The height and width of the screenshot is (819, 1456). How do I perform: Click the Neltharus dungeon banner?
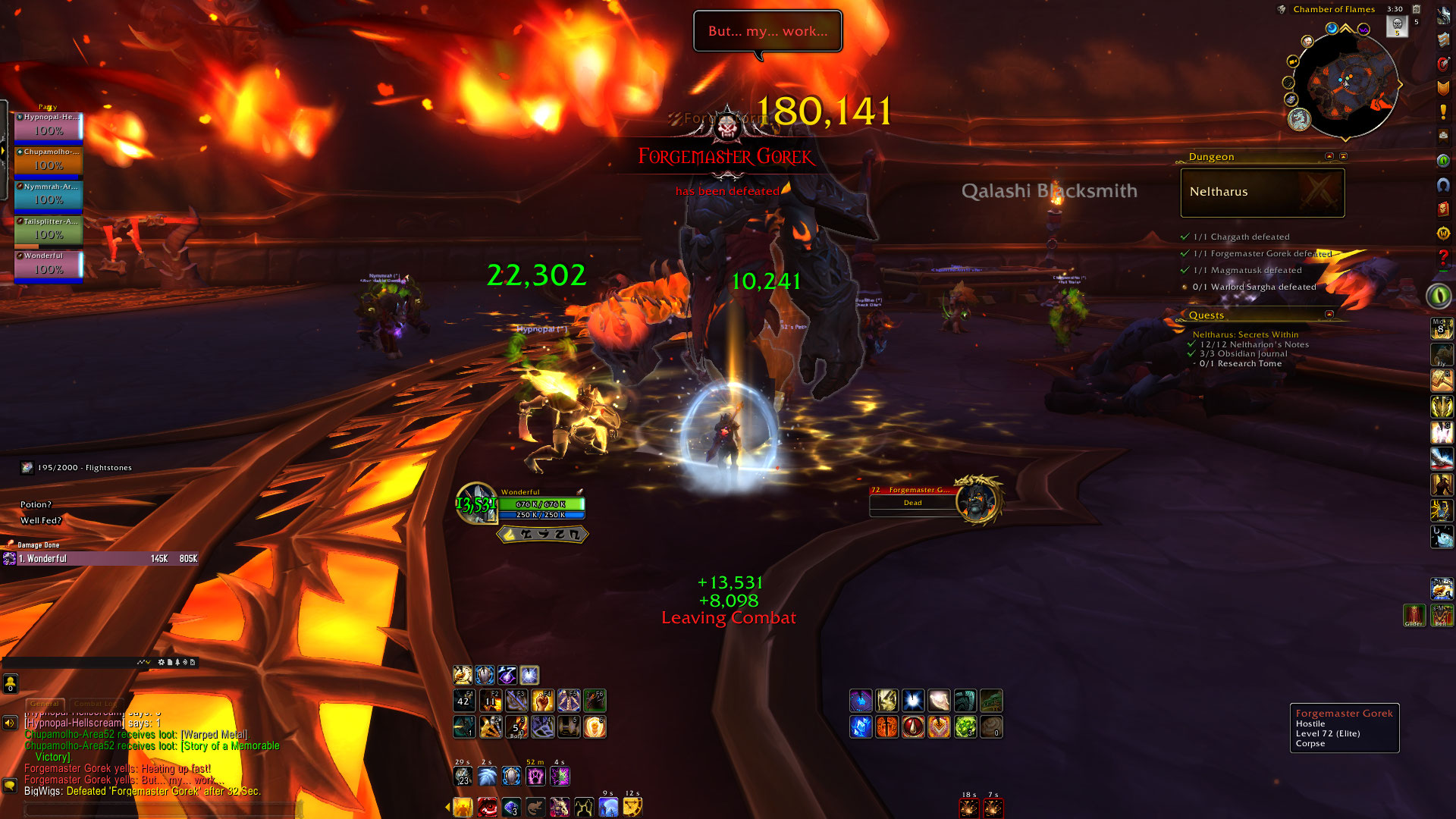point(1262,193)
